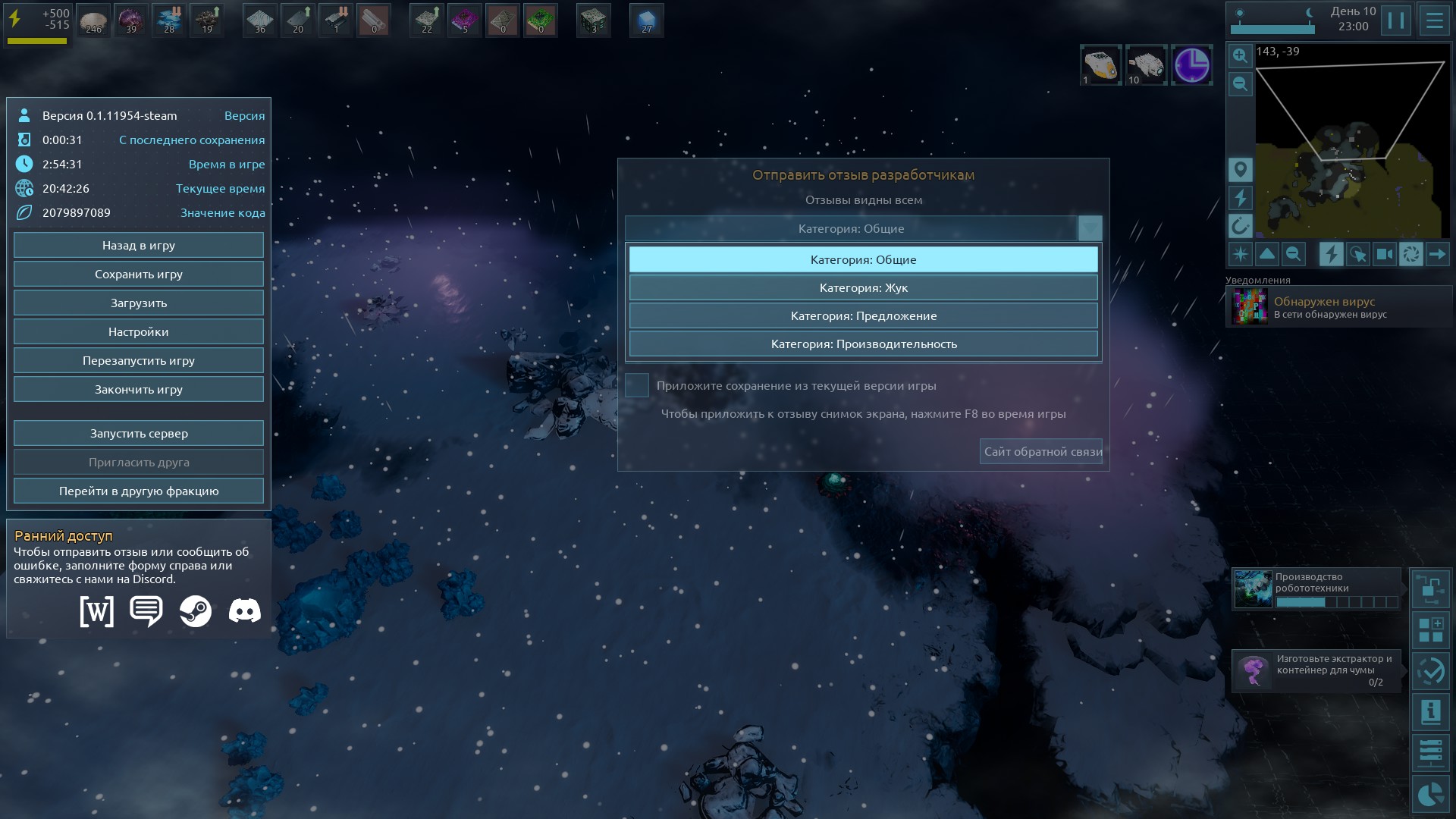Collapse the category dropdown arrow
1456x819 pixels.
click(1090, 228)
